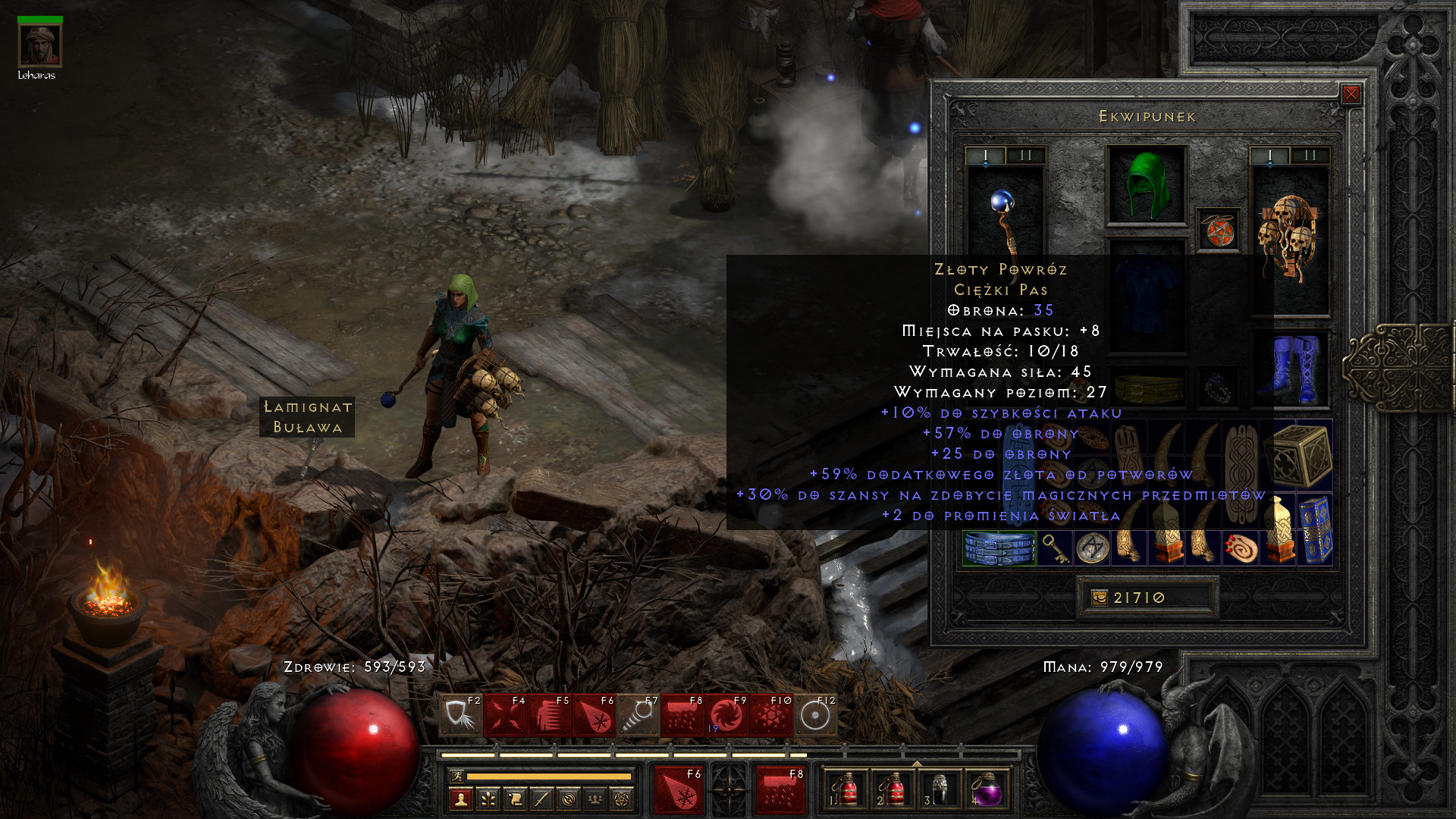Toggle run/walk with the running man icon
Viewport: 1456px width, 819px height.
457,776
